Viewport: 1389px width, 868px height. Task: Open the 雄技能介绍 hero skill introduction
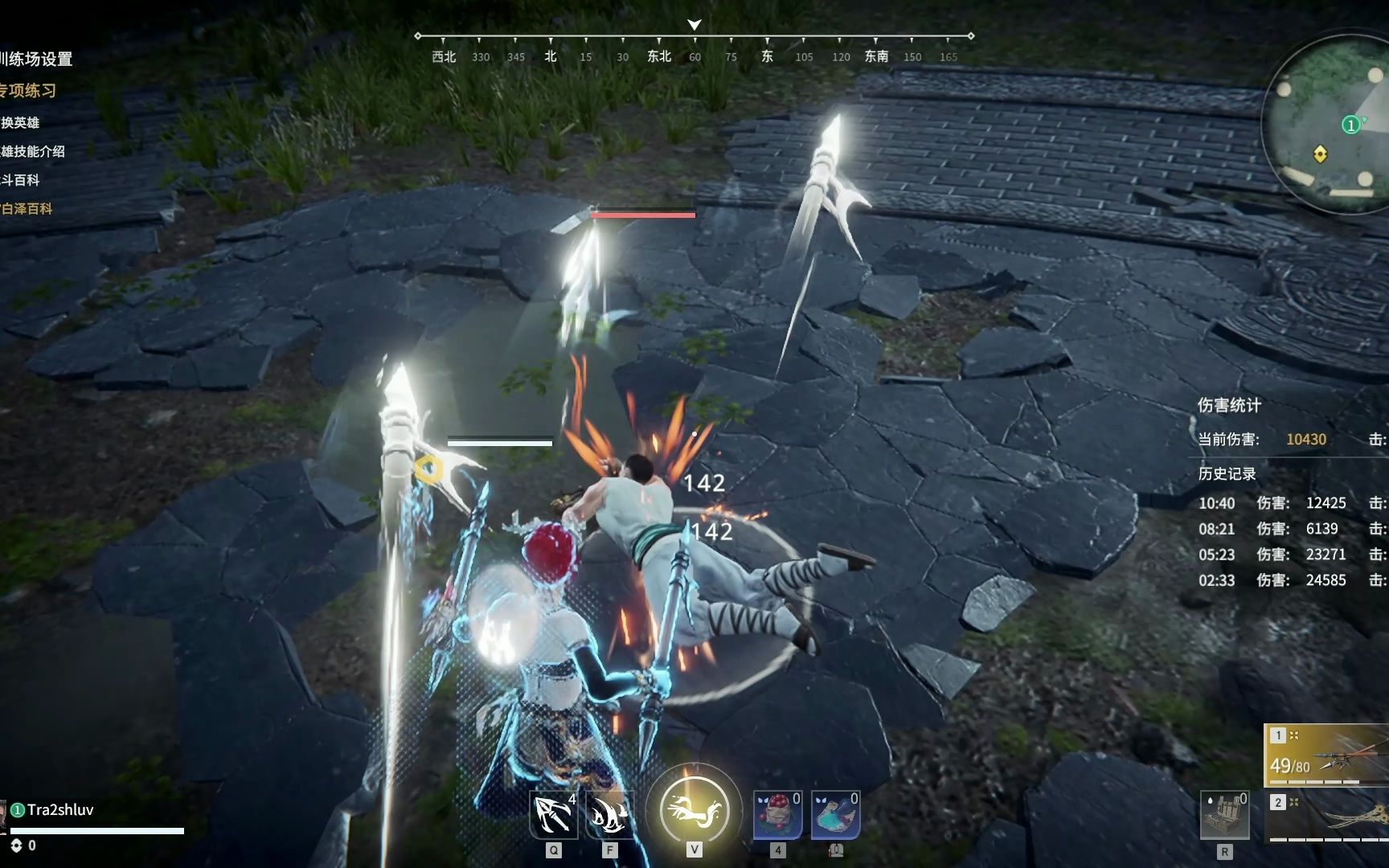pyautogui.click(x=33, y=151)
